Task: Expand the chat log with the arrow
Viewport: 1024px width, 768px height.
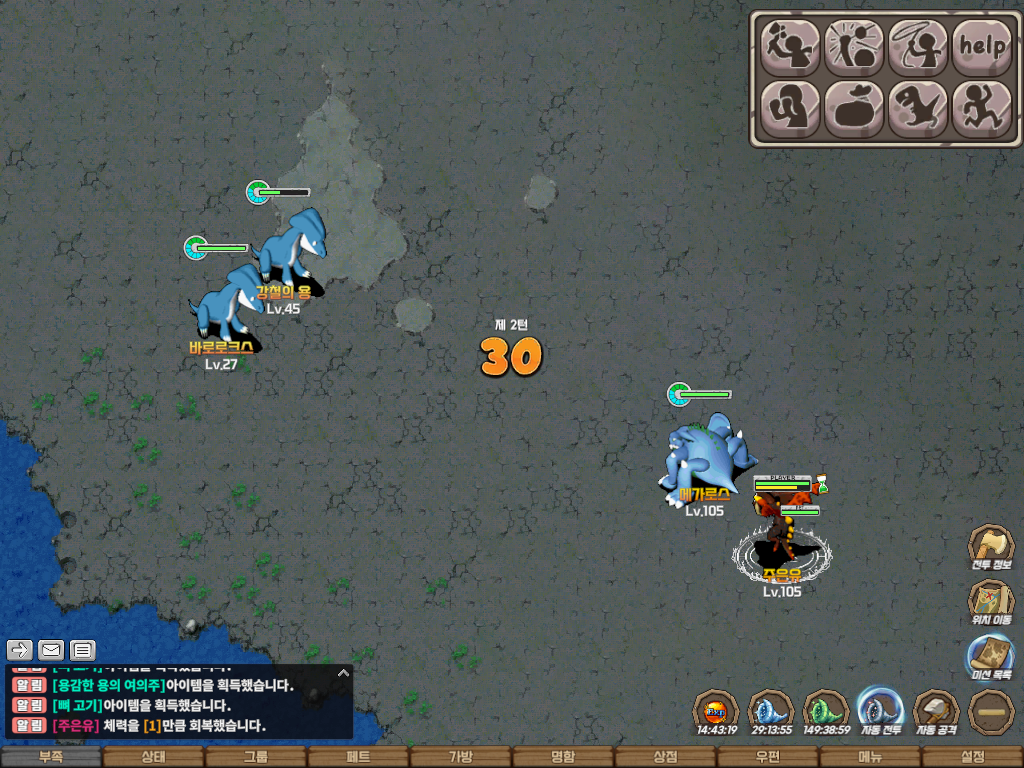Action: pos(343,673)
